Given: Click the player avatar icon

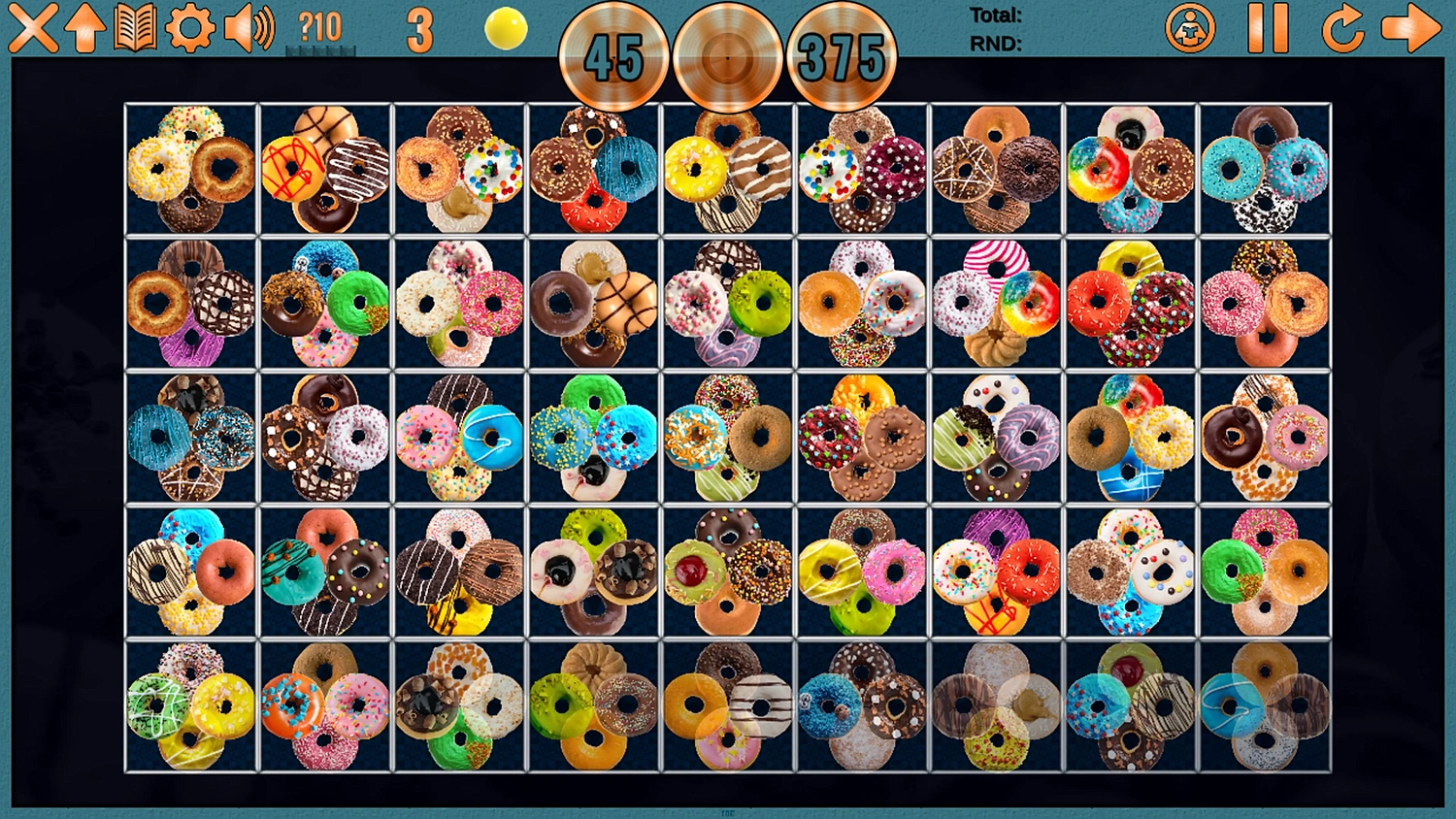Looking at the screenshot, I should (x=1192, y=29).
